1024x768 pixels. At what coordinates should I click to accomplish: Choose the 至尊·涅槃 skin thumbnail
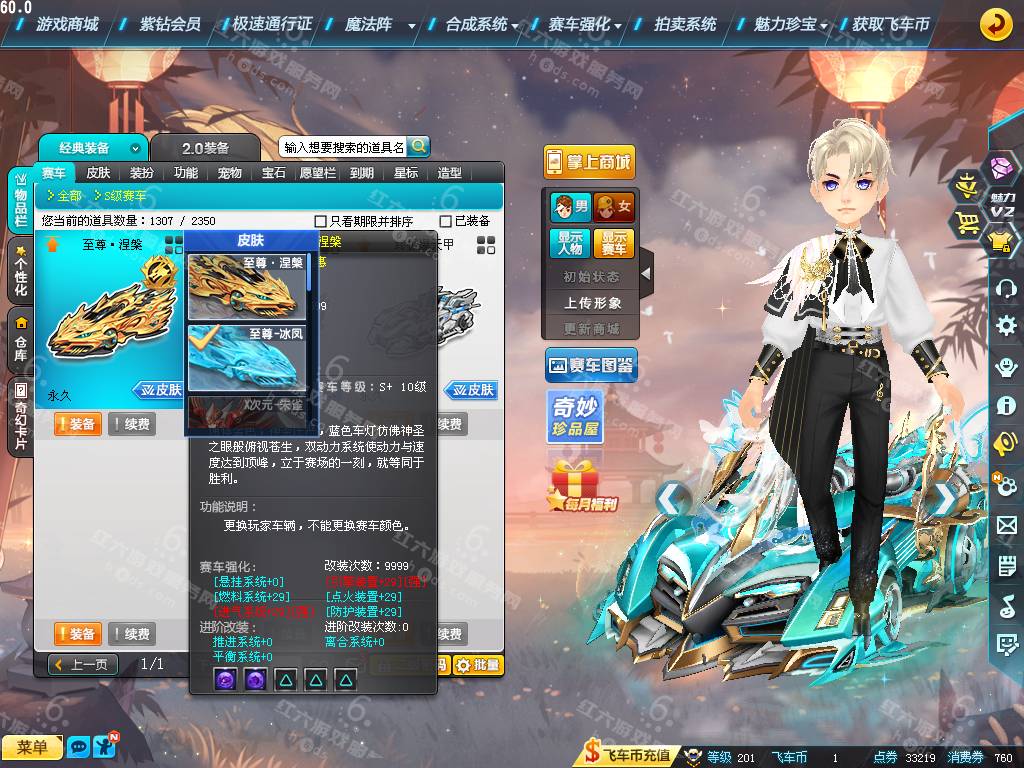click(x=247, y=287)
